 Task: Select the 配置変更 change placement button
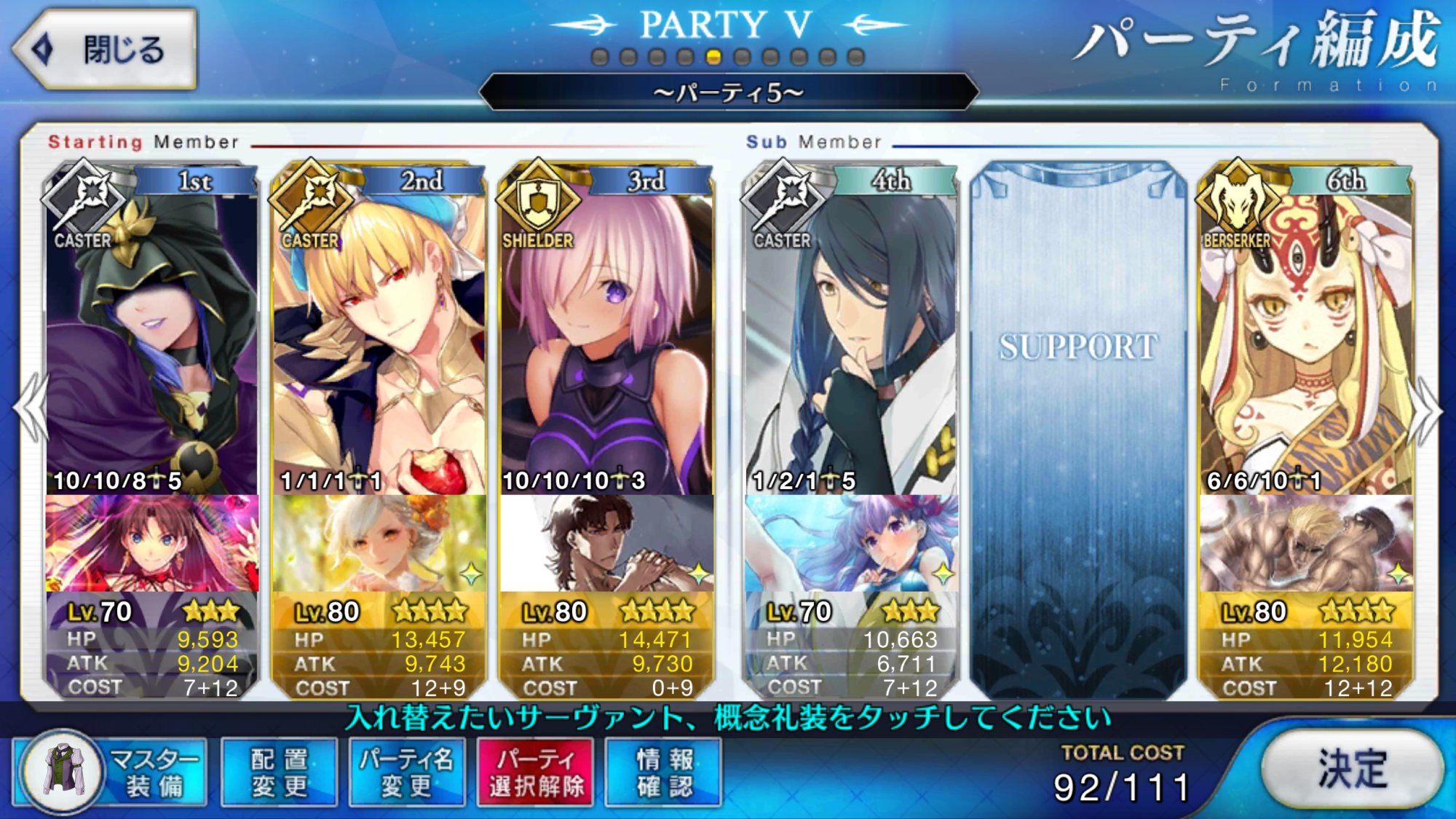279,772
